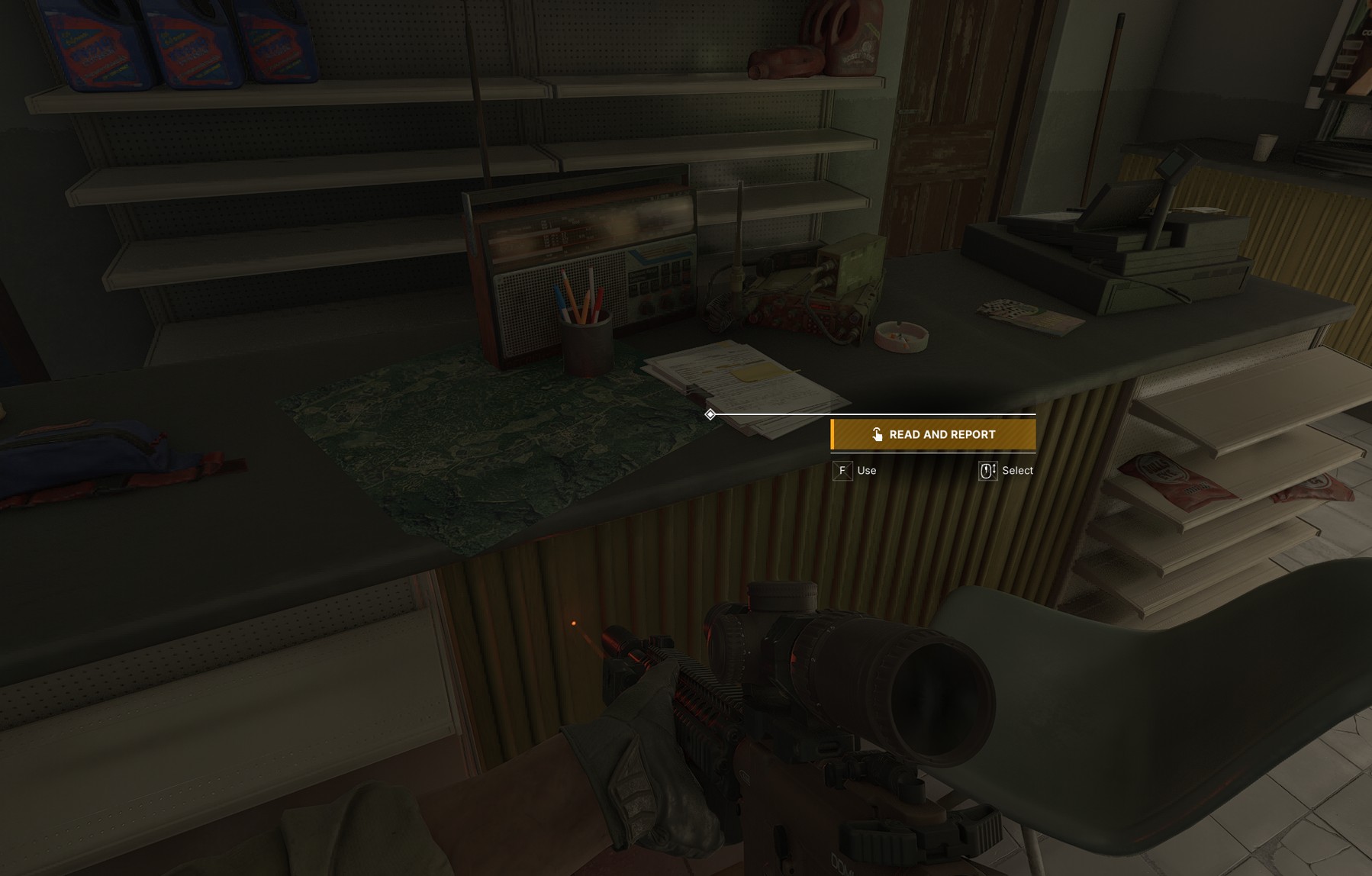Screen dimensions: 1372x876
Task: Choose the Read and Report interaction option
Action: (x=933, y=434)
